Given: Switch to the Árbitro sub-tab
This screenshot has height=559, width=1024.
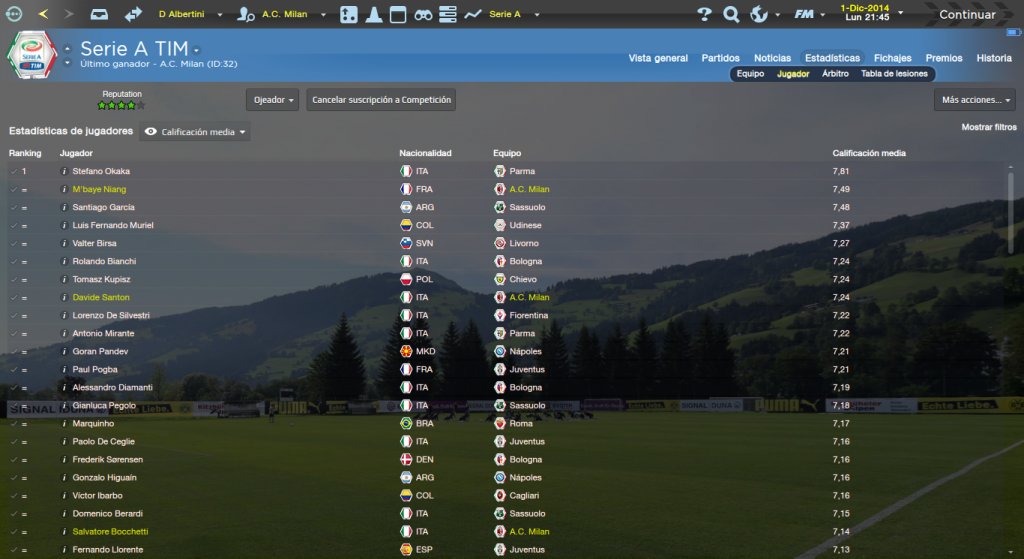Looking at the screenshot, I should point(835,74).
